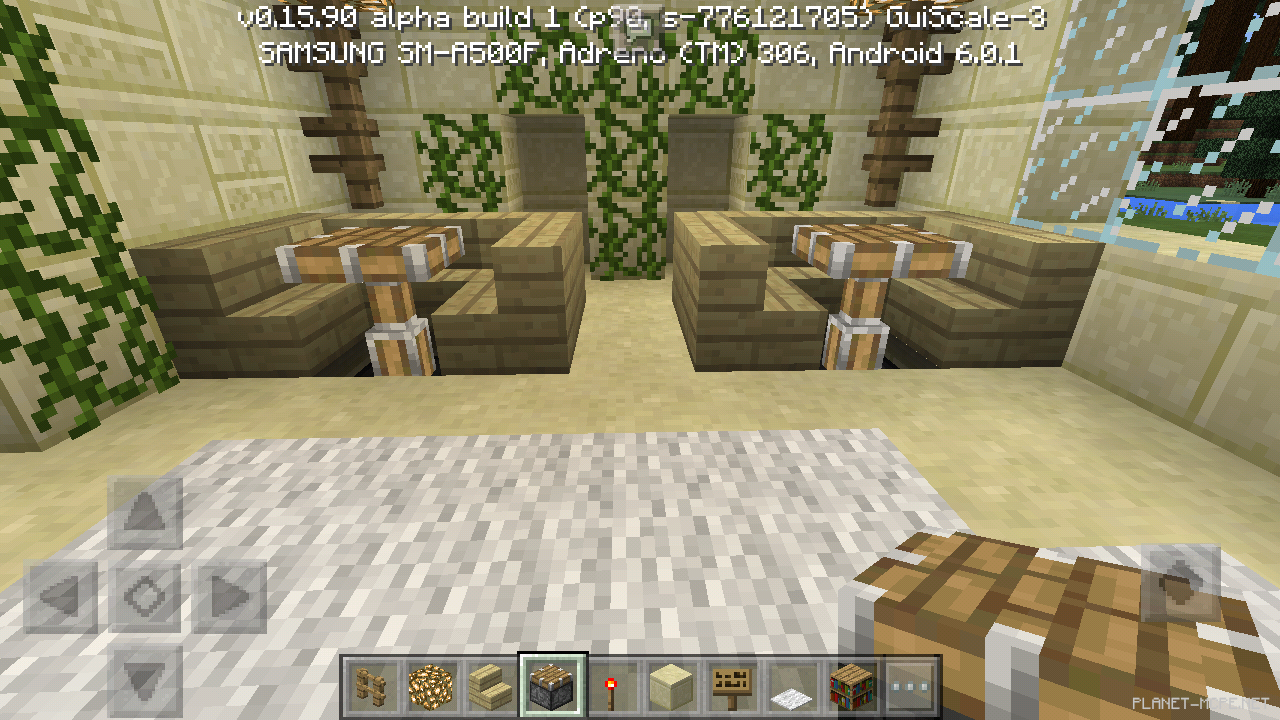Tap the jump button
Viewport: 1280px width, 720px height.
tap(1180, 582)
